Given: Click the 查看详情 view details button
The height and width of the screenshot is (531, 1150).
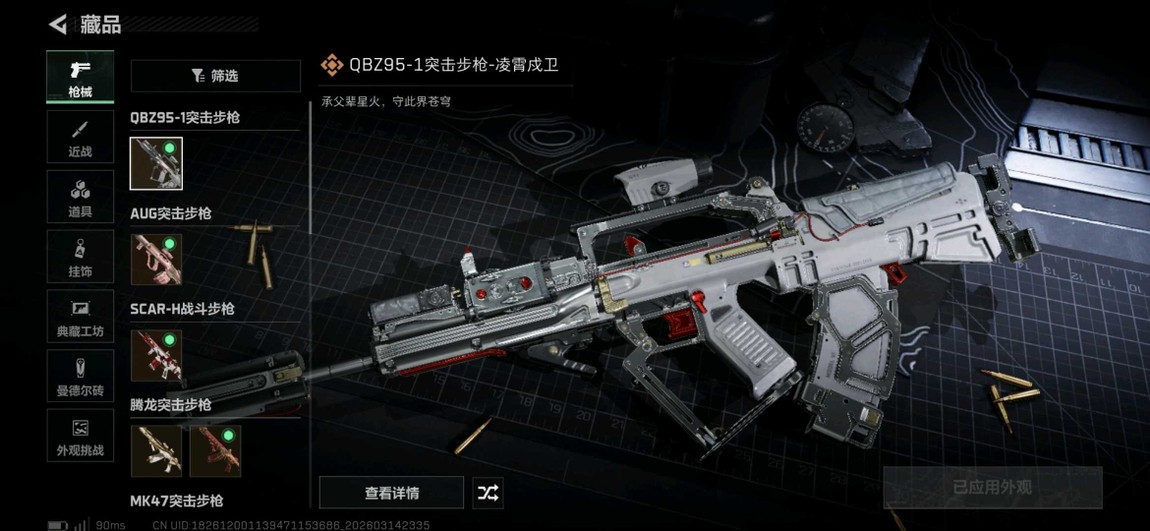Looking at the screenshot, I should pyautogui.click(x=391, y=493).
